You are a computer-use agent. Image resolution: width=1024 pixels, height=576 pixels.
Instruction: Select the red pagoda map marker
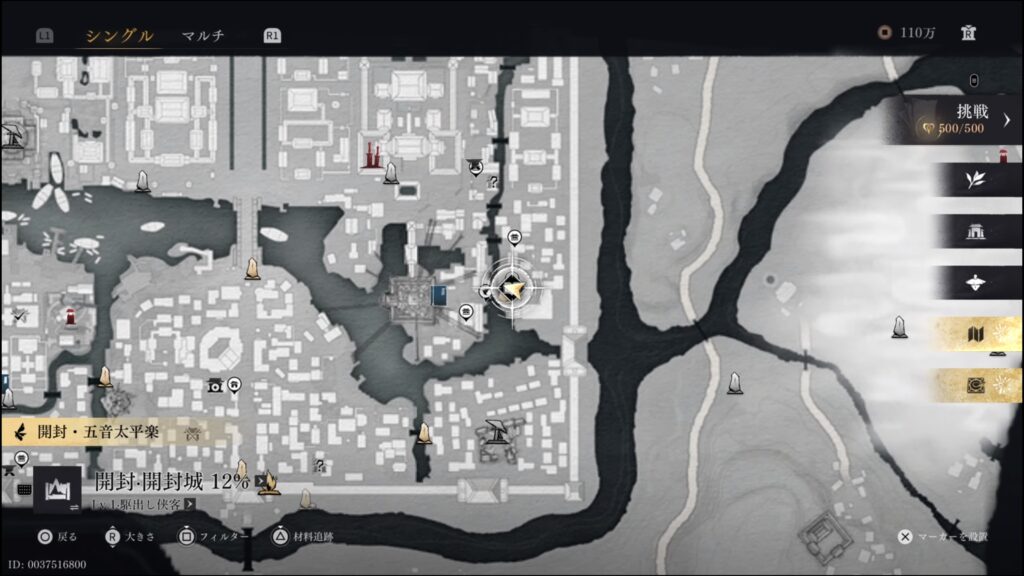point(371,155)
